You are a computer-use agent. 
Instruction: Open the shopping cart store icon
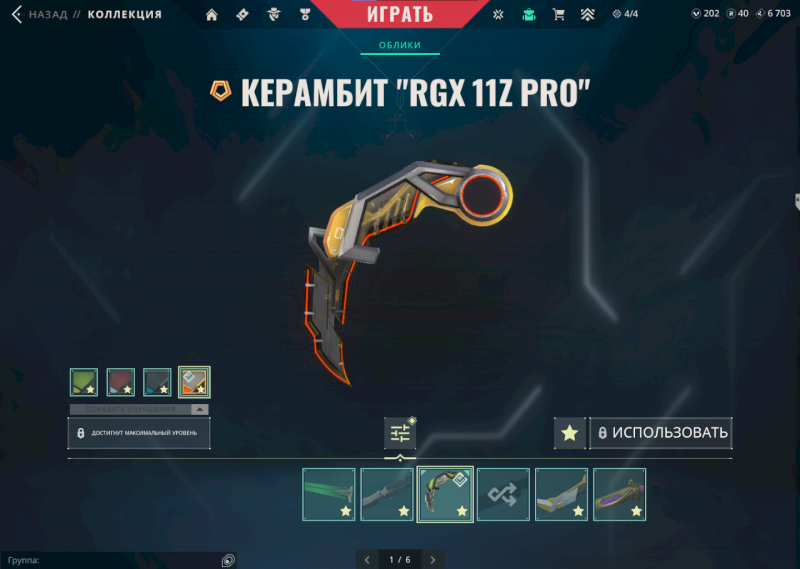coord(559,14)
